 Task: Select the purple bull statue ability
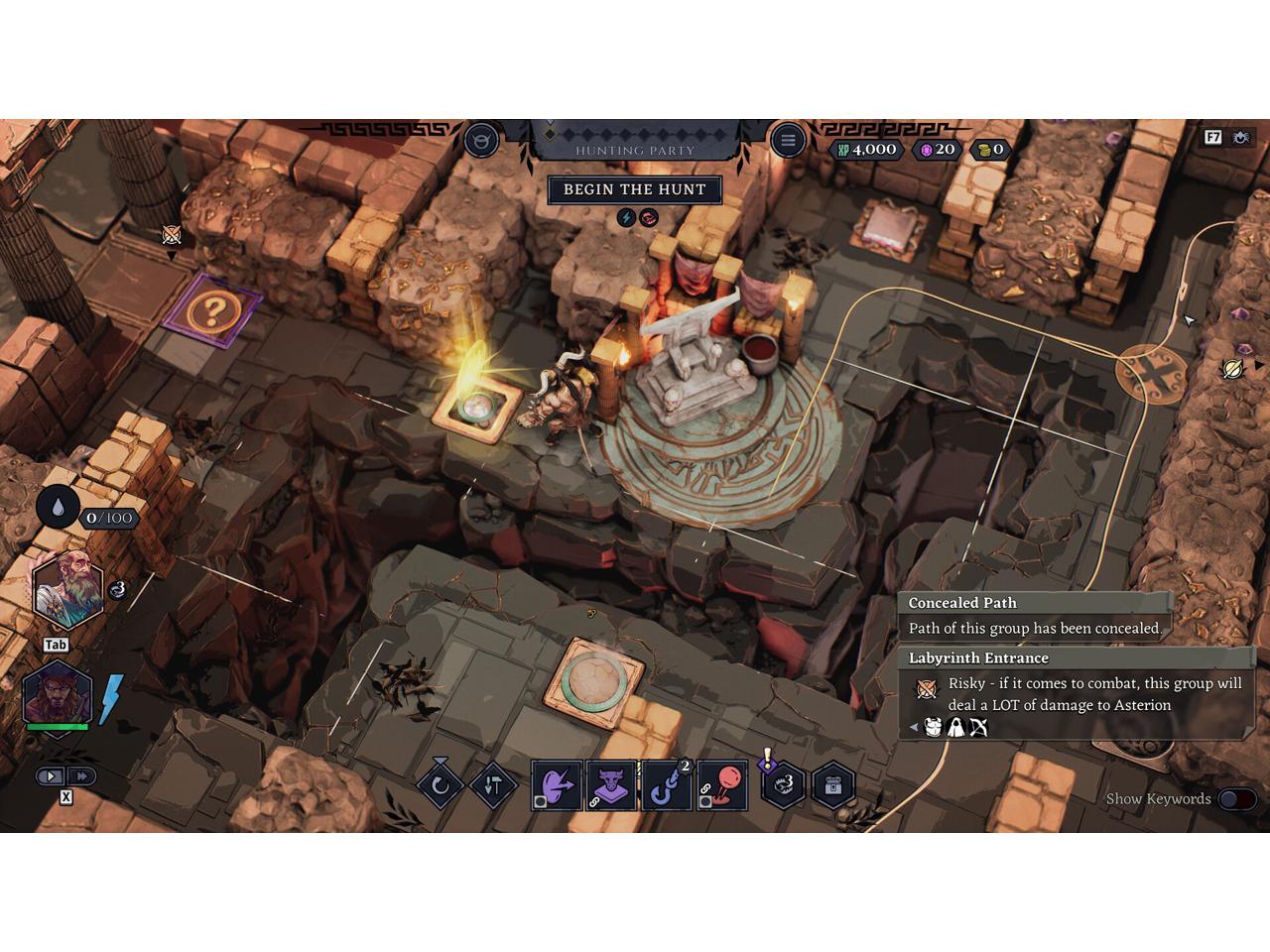pyautogui.click(x=611, y=785)
